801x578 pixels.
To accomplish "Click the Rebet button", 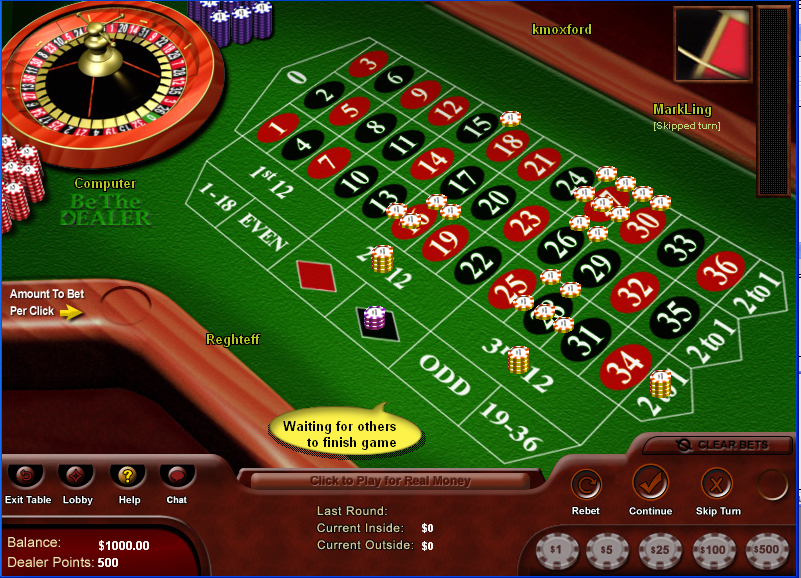I will tap(586, 485).
